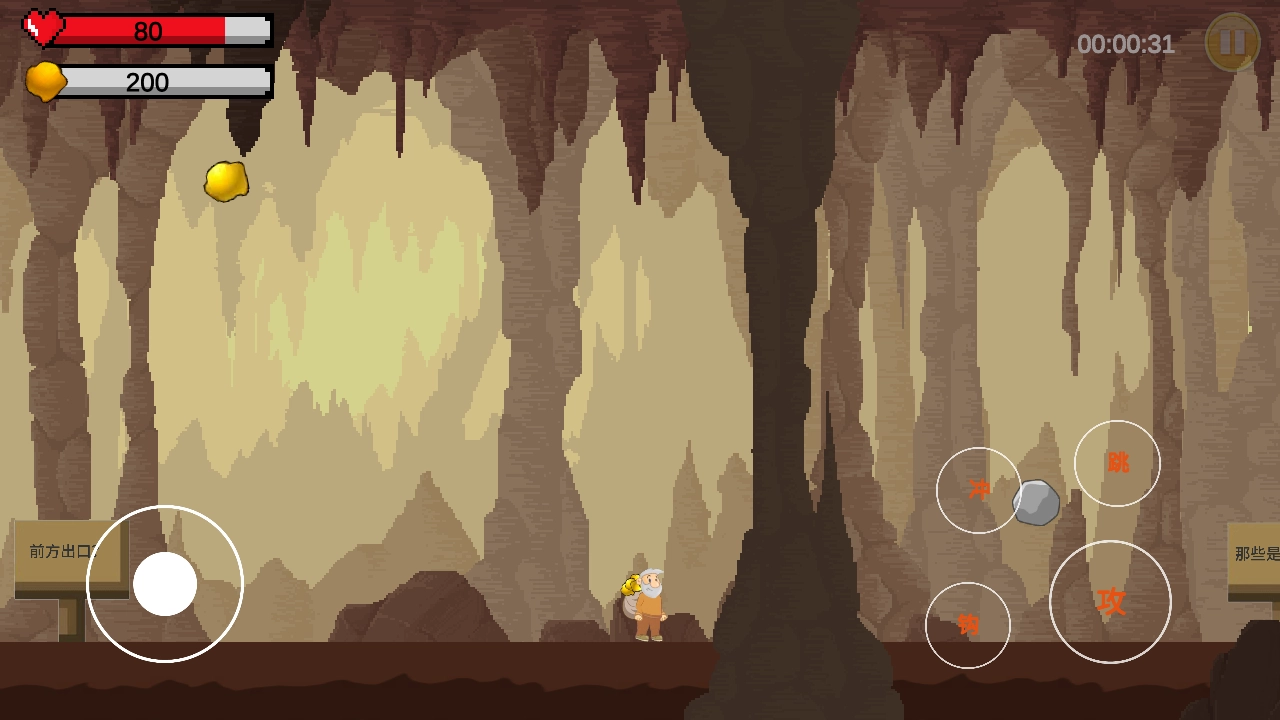The image size is (1280, 720).
Task: Tap the 攻 attack button
Action: (x=1110, y=601)
